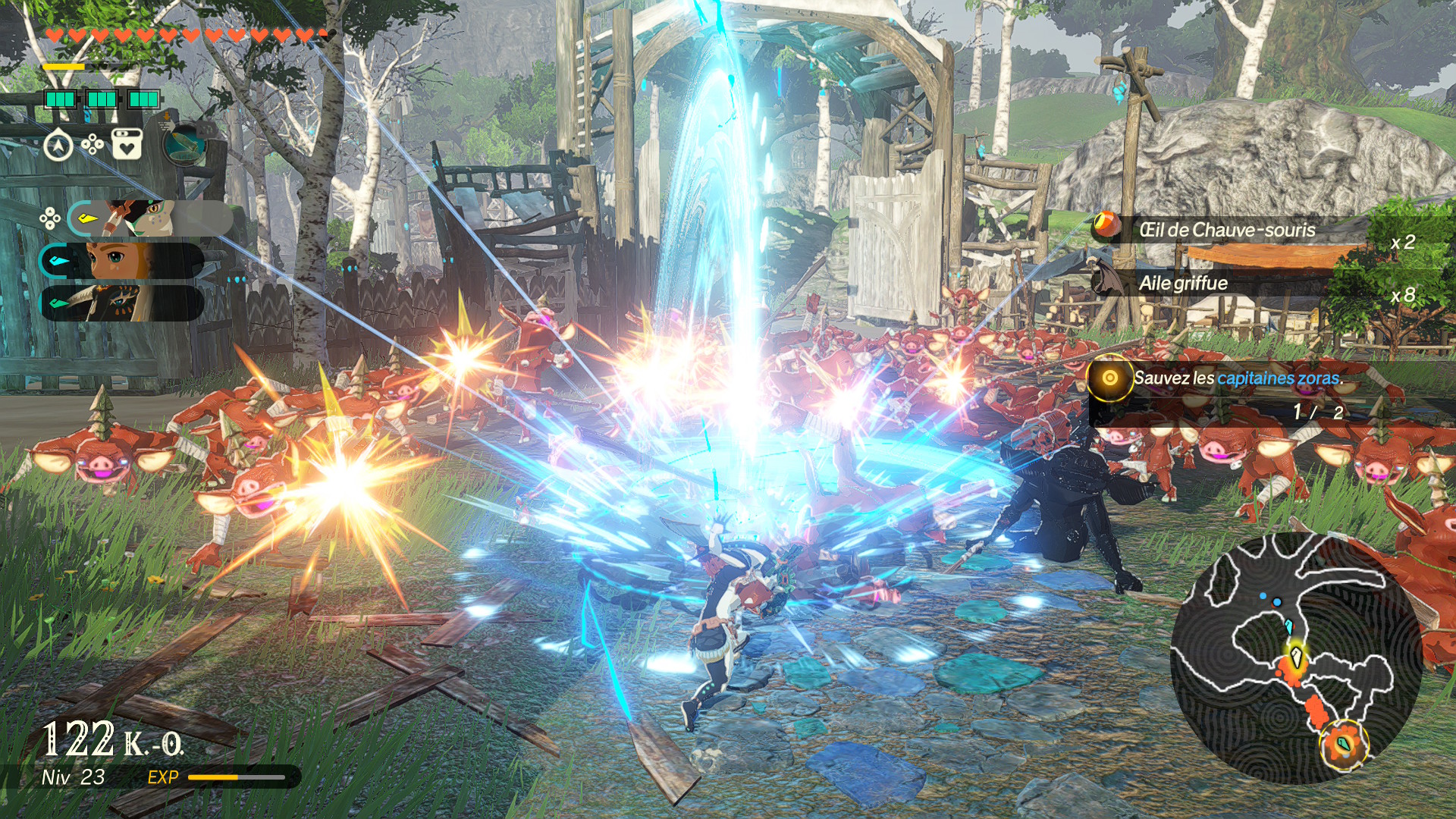Click the 'Aile griffue' loot notification
Screen dimensions: 1456x819
point(1183,284)
